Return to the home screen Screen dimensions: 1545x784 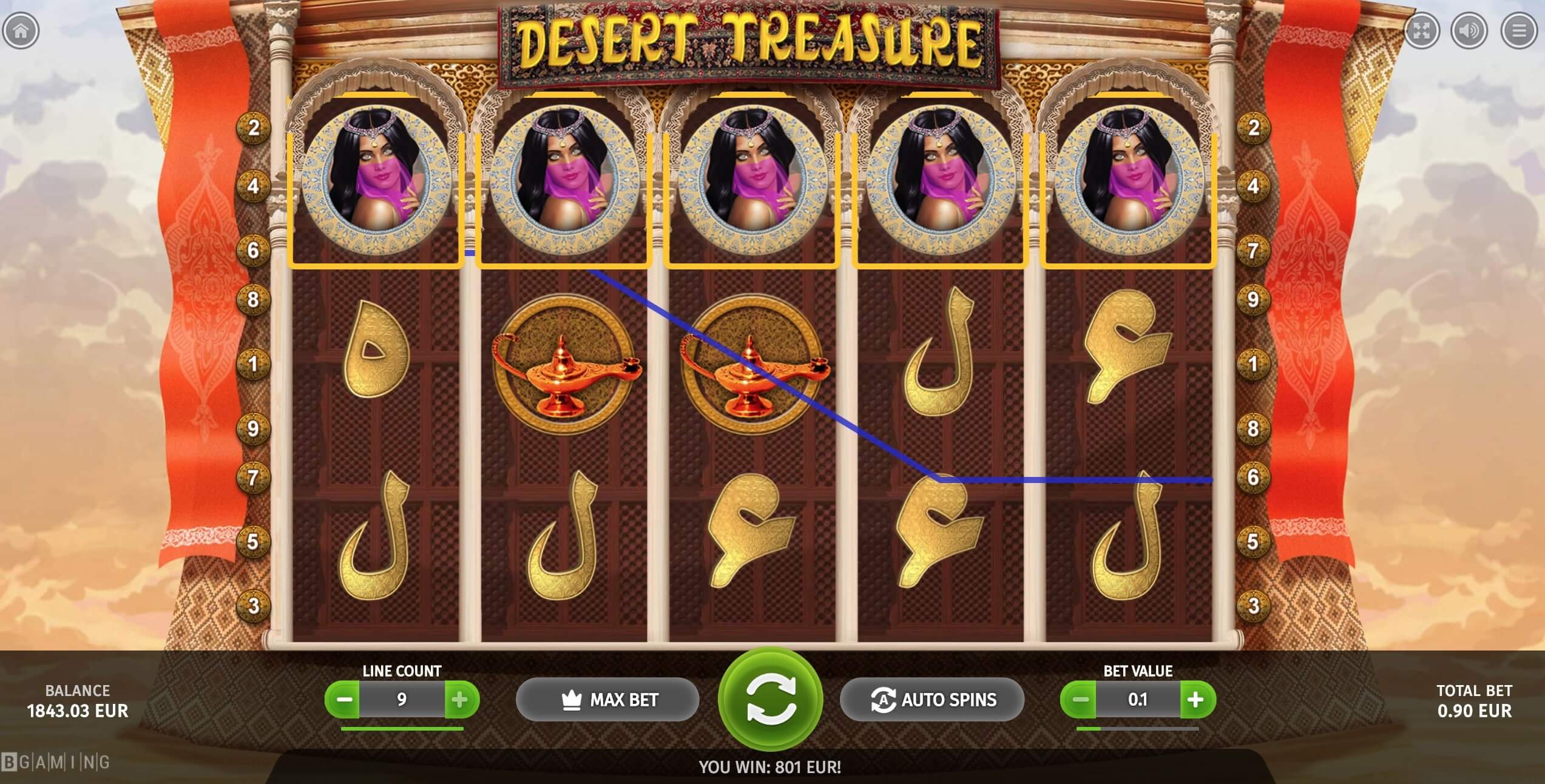coord(21,30)
